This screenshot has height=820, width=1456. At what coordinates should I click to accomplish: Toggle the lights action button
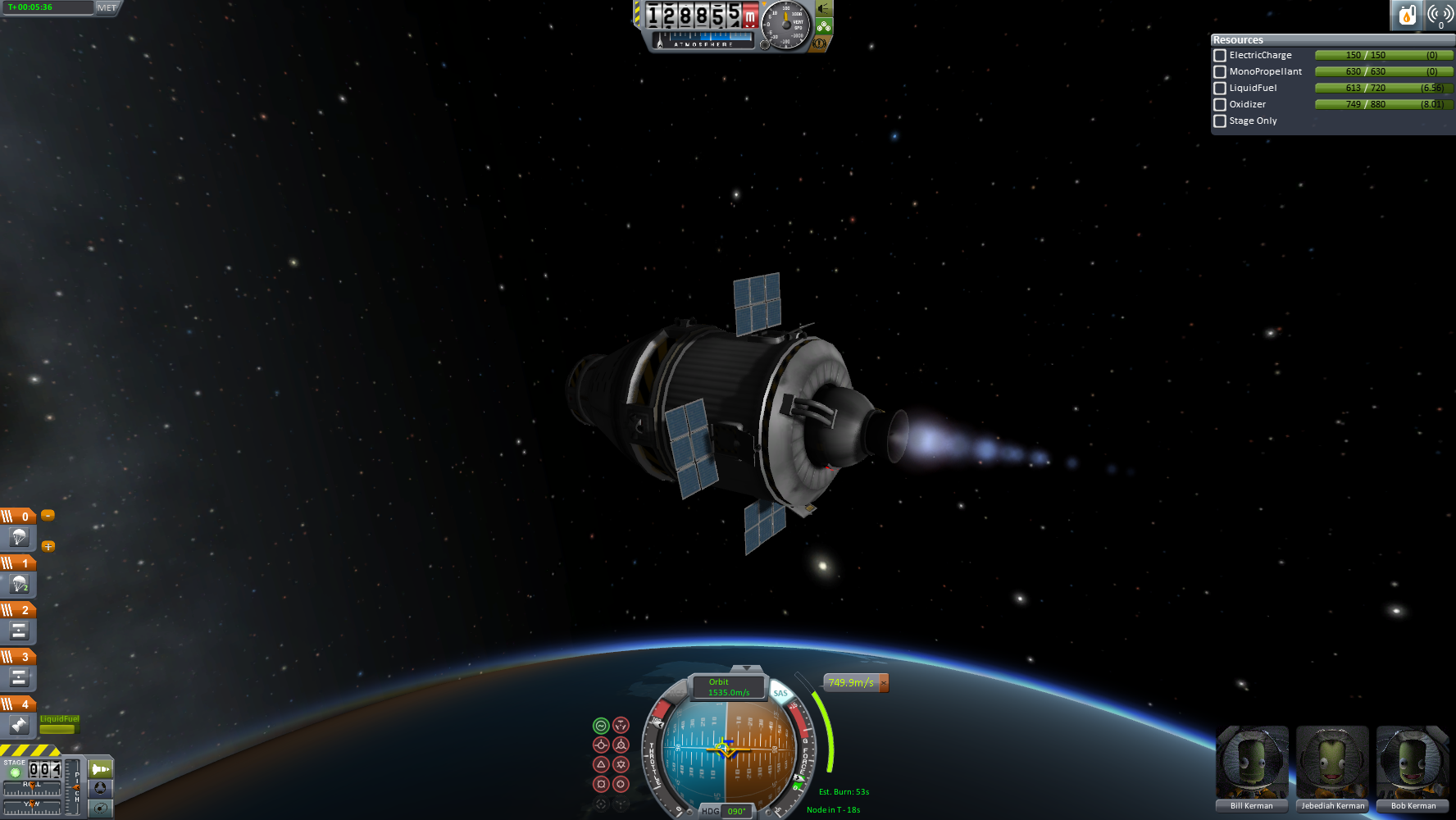100,769
